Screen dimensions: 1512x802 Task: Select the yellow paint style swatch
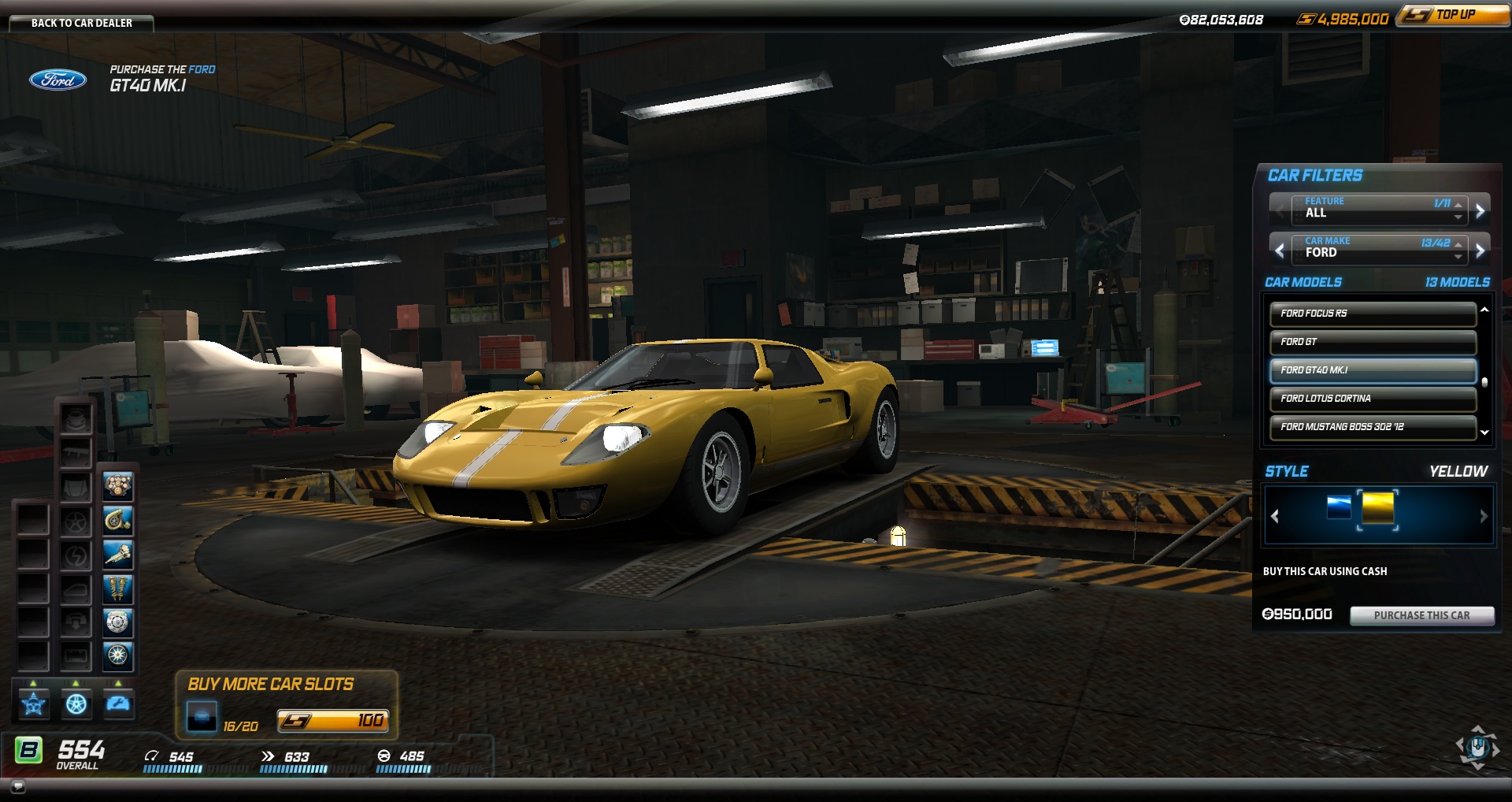(1378, 508)
